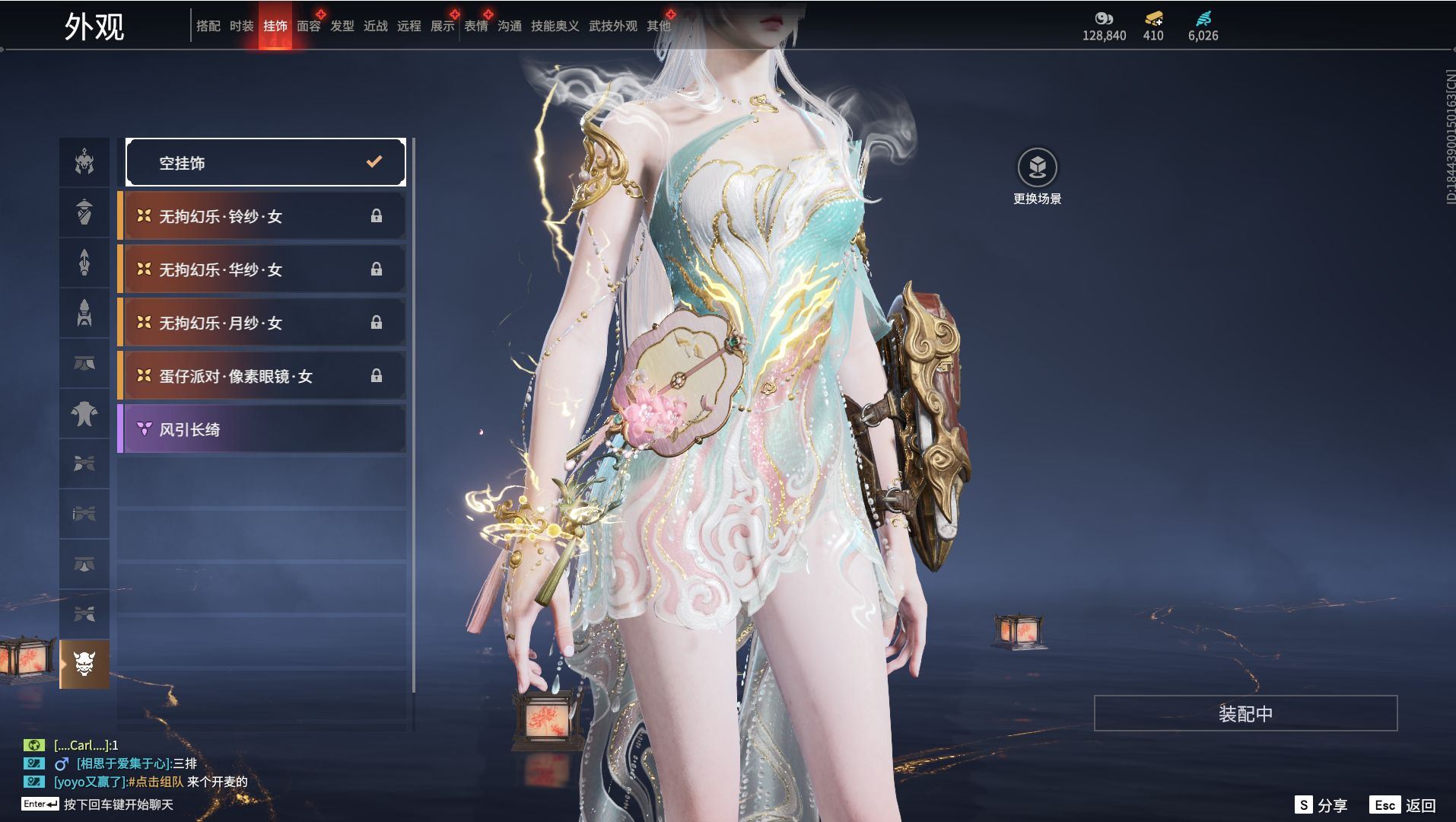This screenshot has height=822, width=1456.
Task: Open the 时装 tab
Action: coord(241,26)
